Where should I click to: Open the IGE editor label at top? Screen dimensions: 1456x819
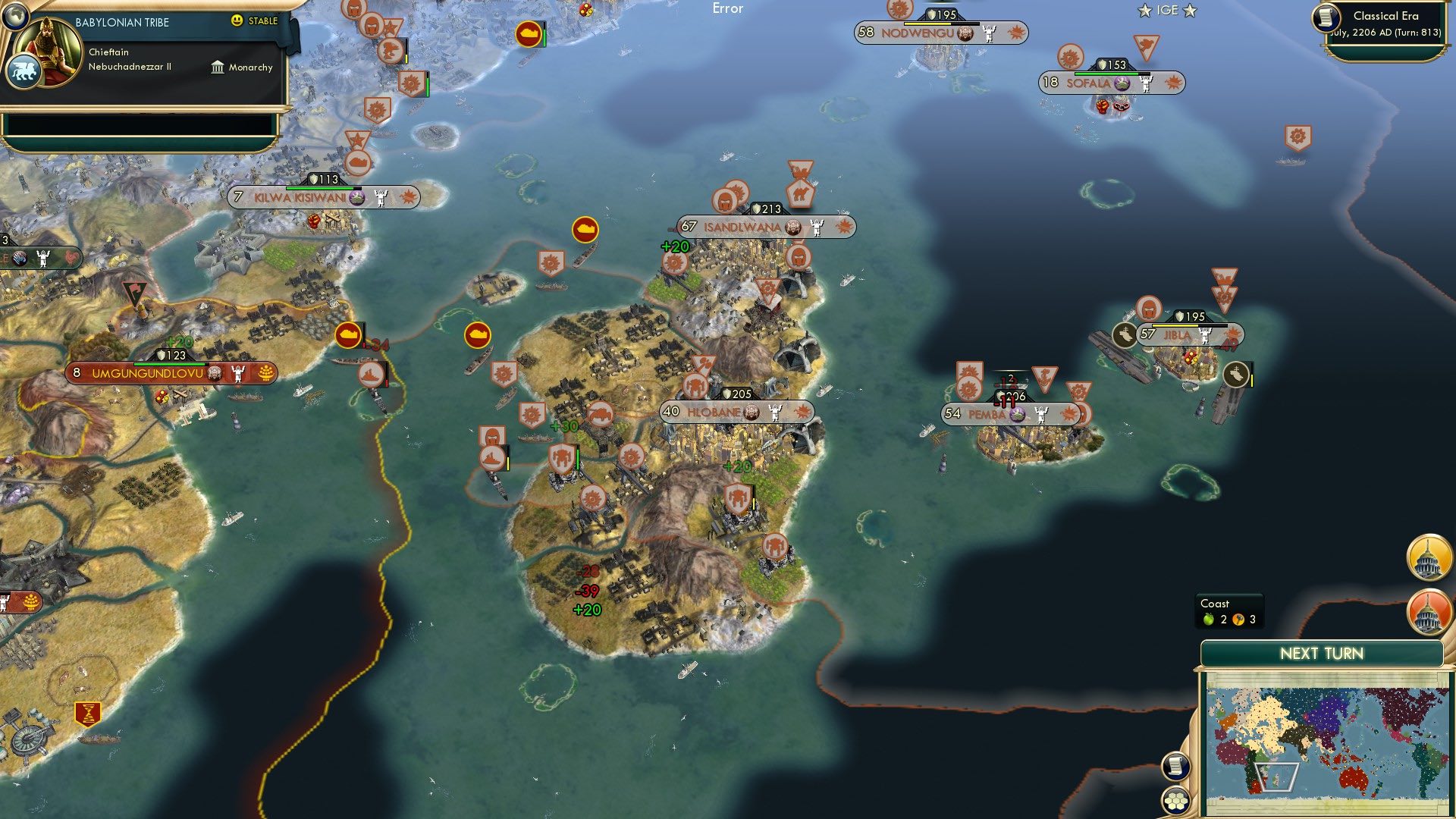pos(1168,10)
